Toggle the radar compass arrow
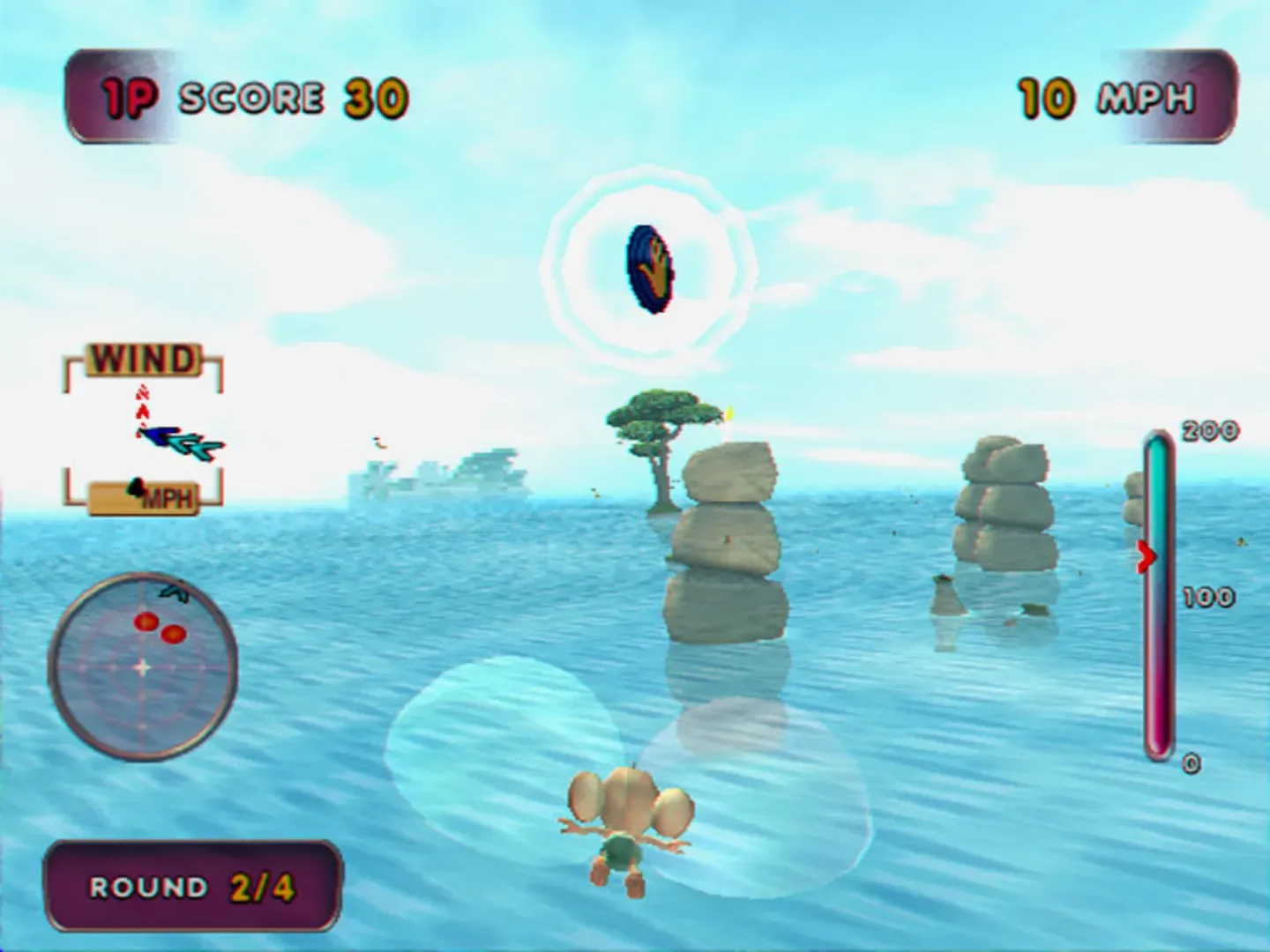 (173, 591)
